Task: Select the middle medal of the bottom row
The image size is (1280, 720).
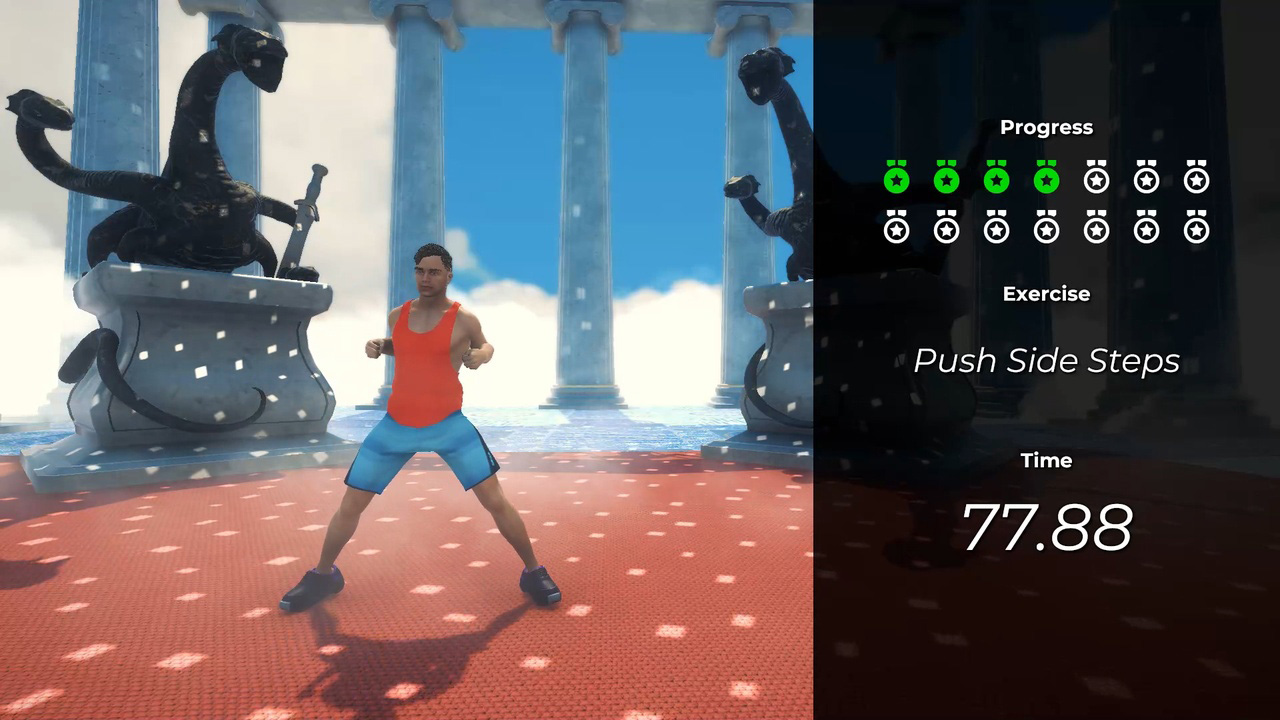Action: (1046, 229)
